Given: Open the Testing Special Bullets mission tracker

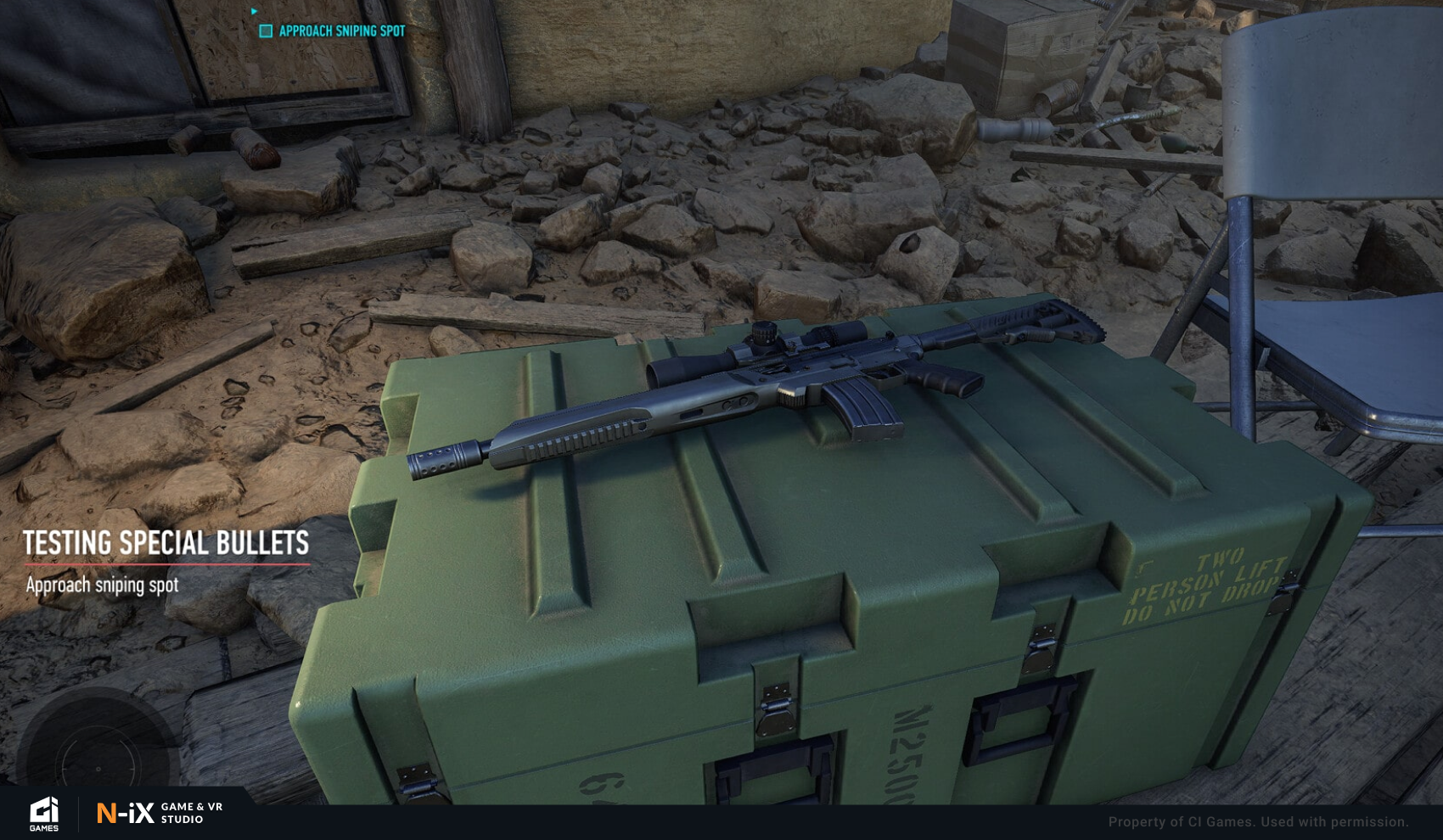Looking at the screenshot, I should tap(166, 544).
